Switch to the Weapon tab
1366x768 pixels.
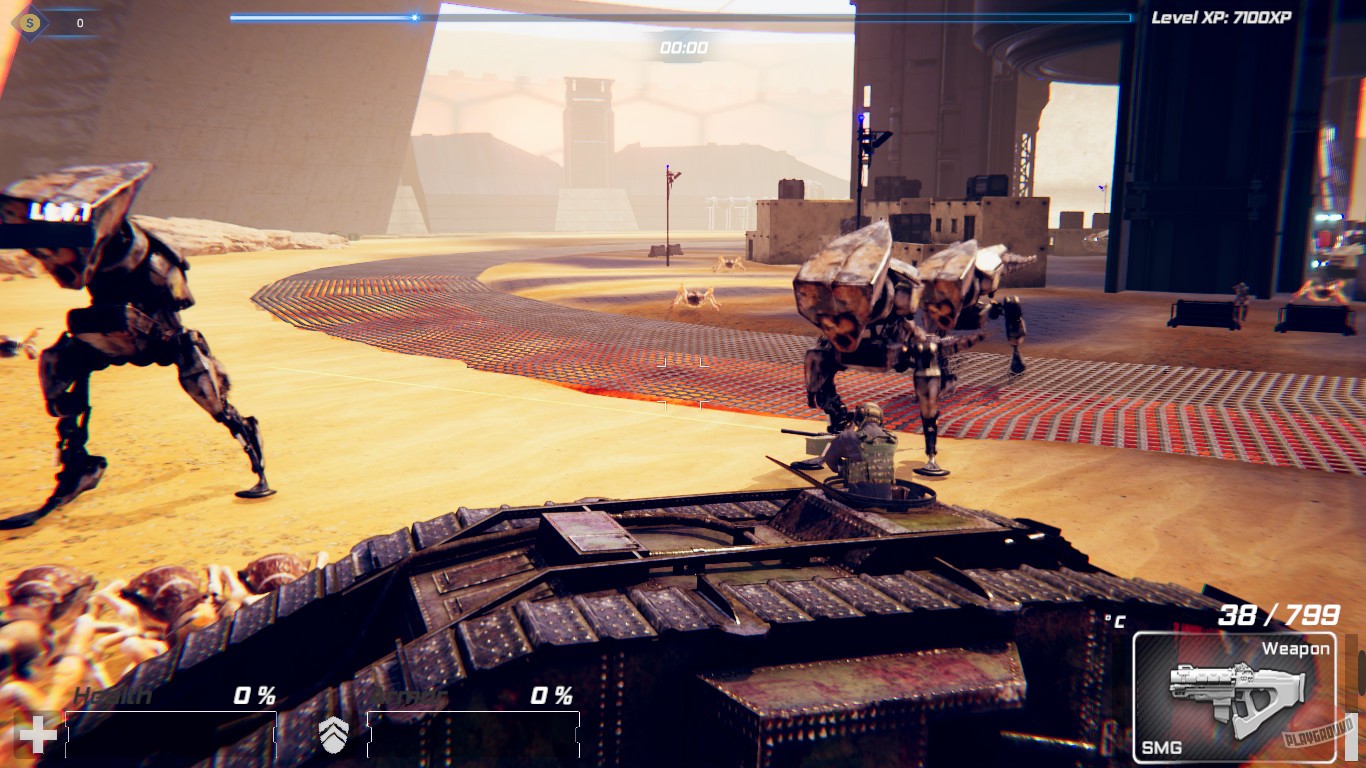pyautogui.click(x=1296, y=648)
